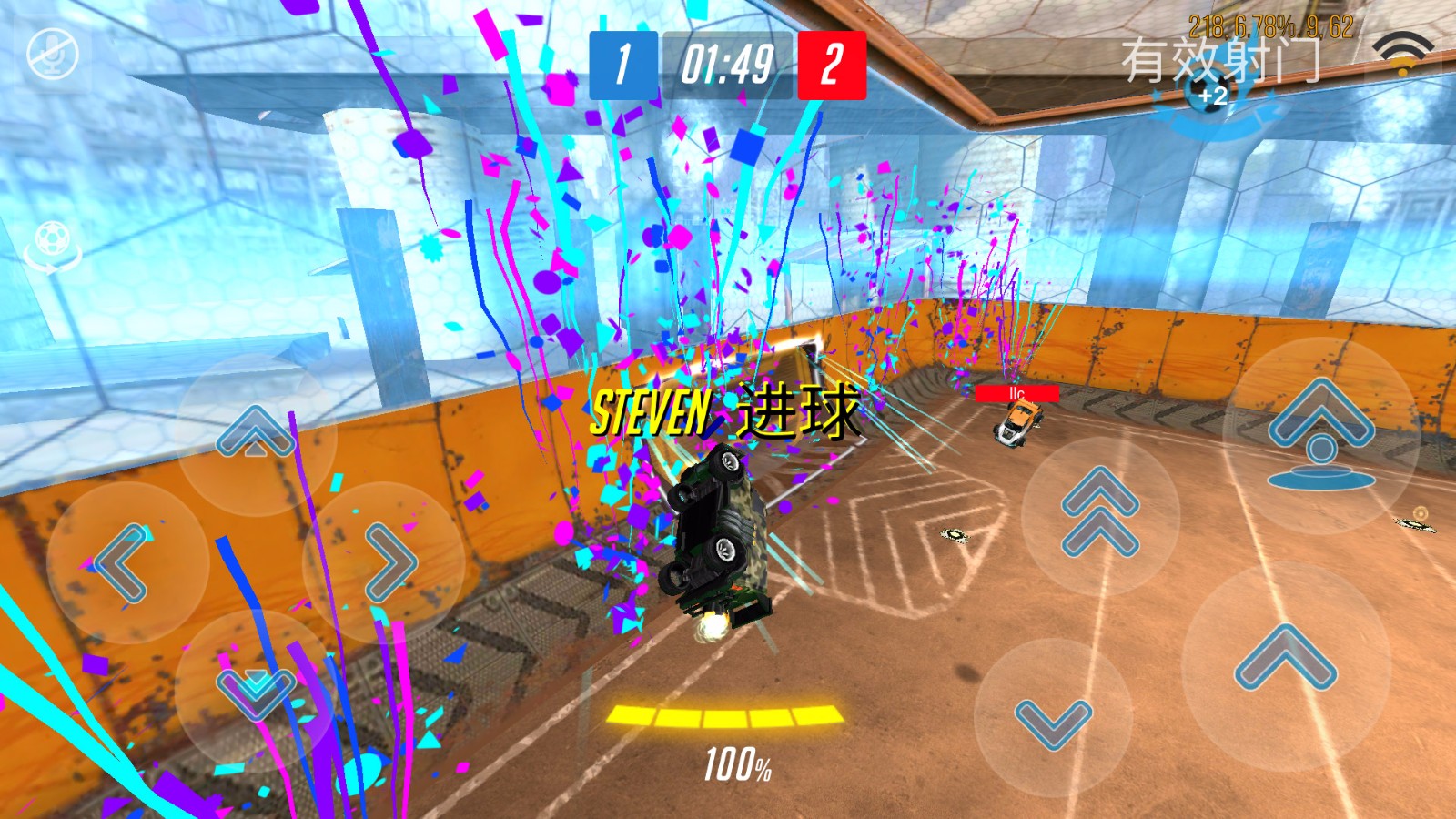Toggle the muted microphone icon
The height and width of the screenshot is (819, 1456).
(x=53, y=55)
